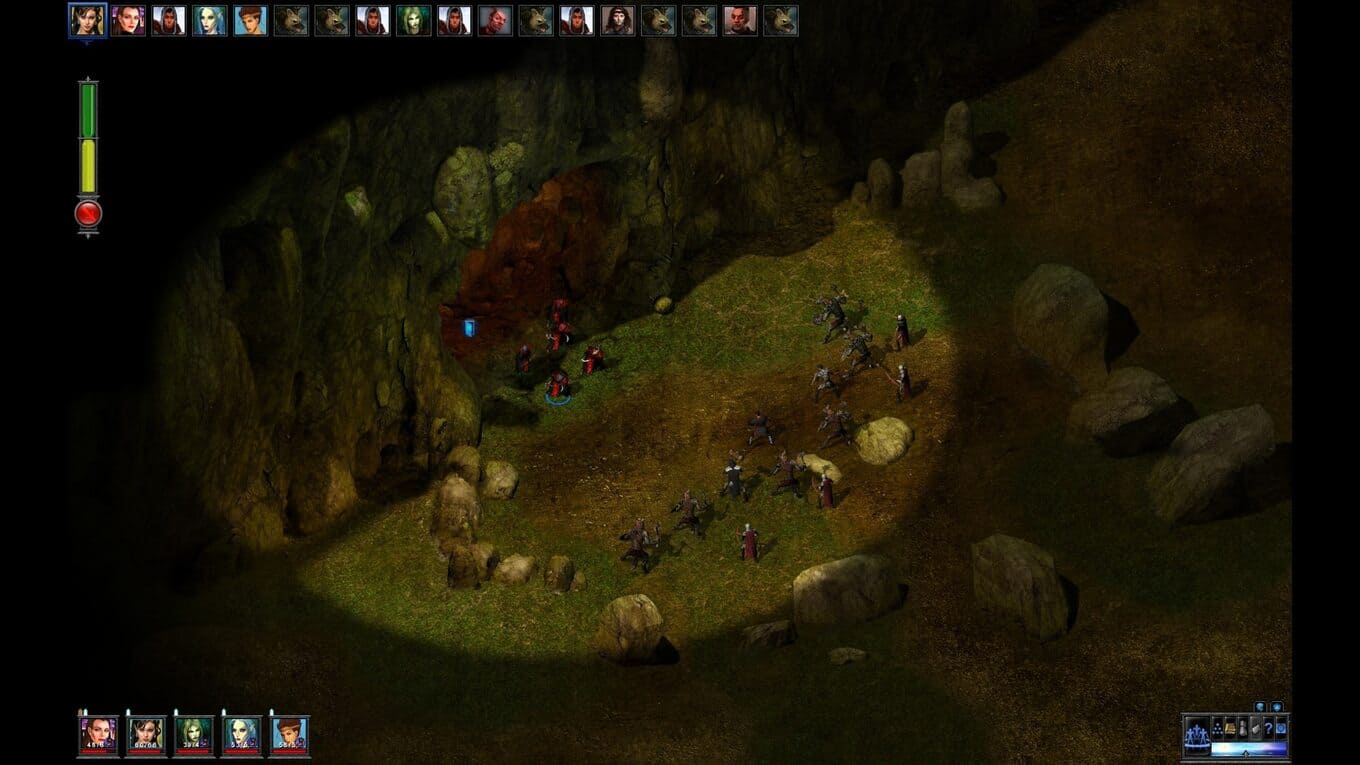Viewport: 1360px width, 765px height.
Task: Click the highlighted first portrait in initiative bar
Action: (x=87, y=20)
